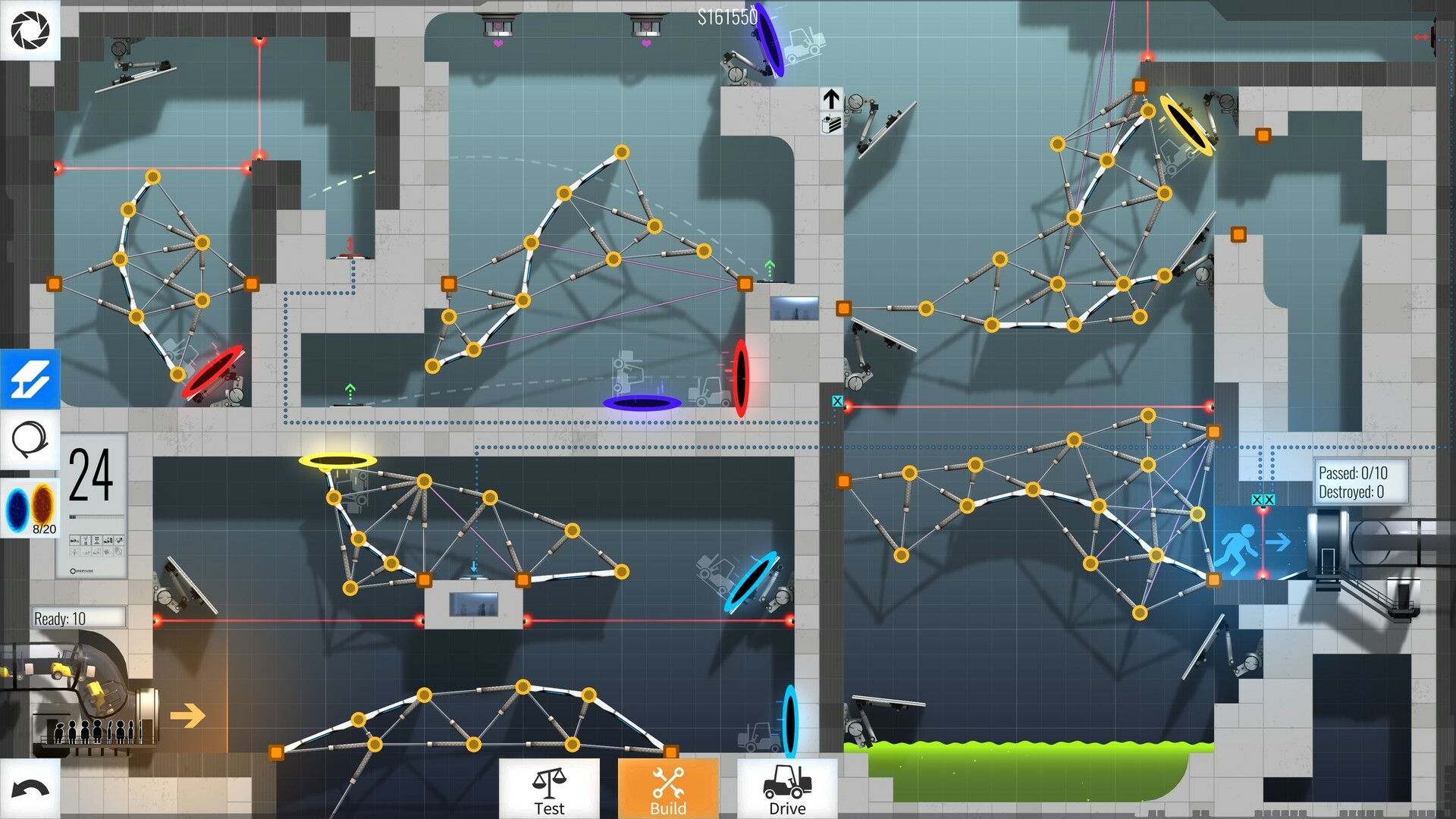Click the Aperture Science logo
The width and height of the screenshot is (1456, 819).
pyautogui.click(x=30, y=30)
